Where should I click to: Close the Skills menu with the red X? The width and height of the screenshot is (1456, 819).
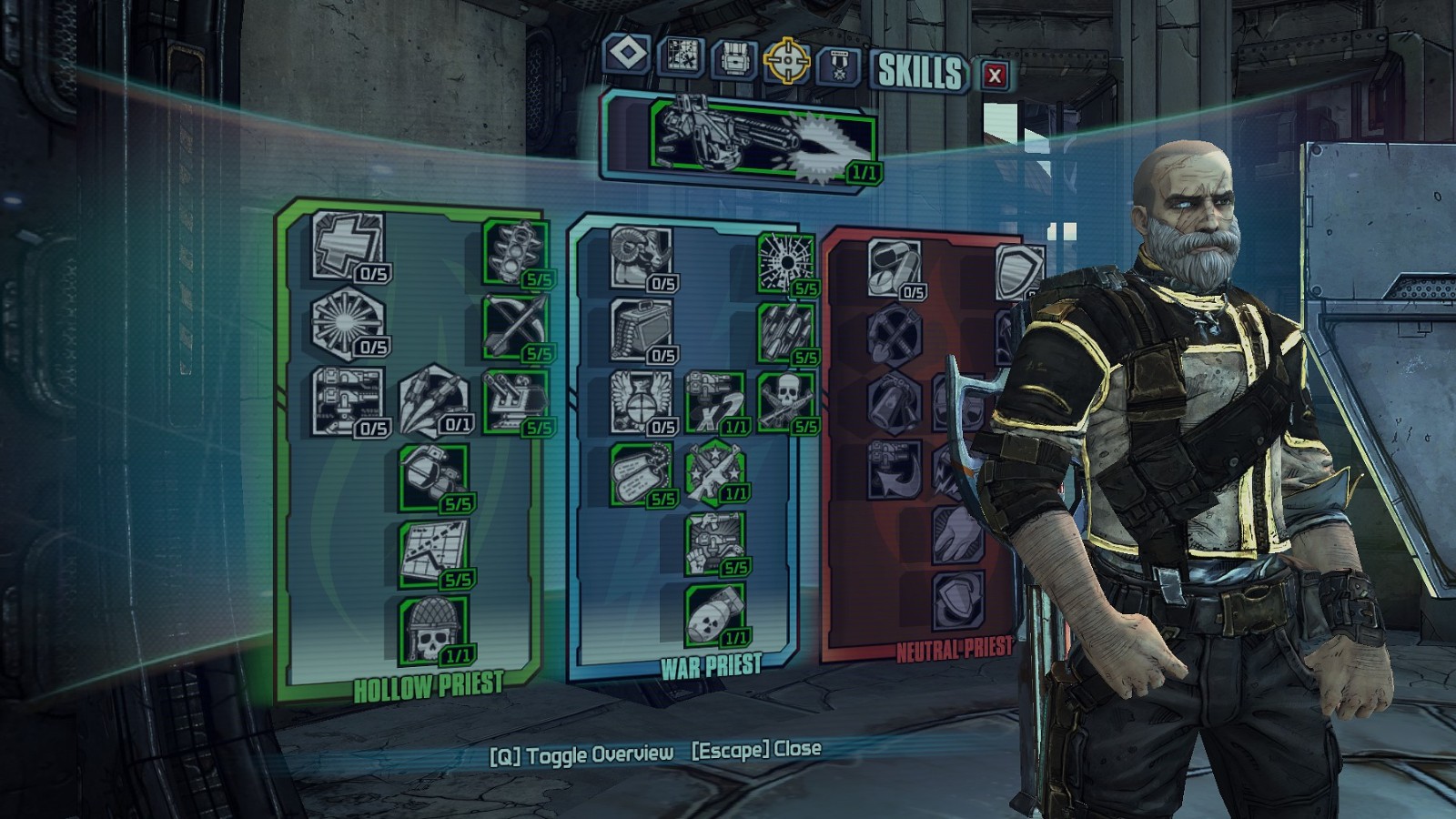click(995, 76)
